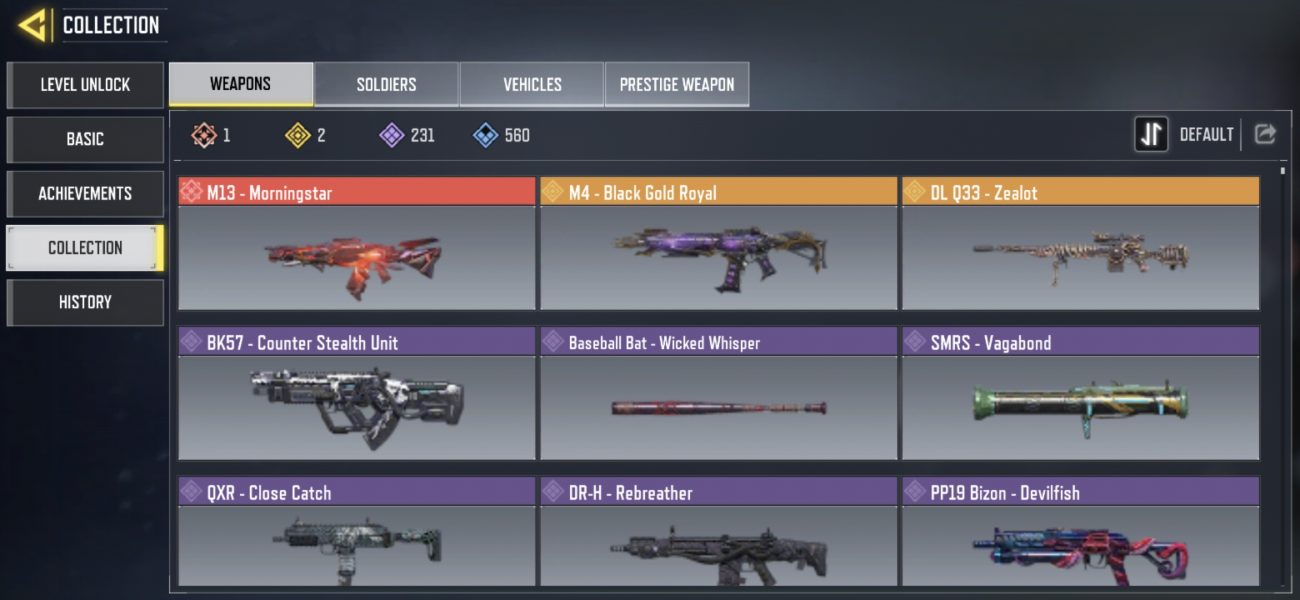This screenshot has height=600, width=1300.
Task: Click the share icon
Action: pos(1265,134)
